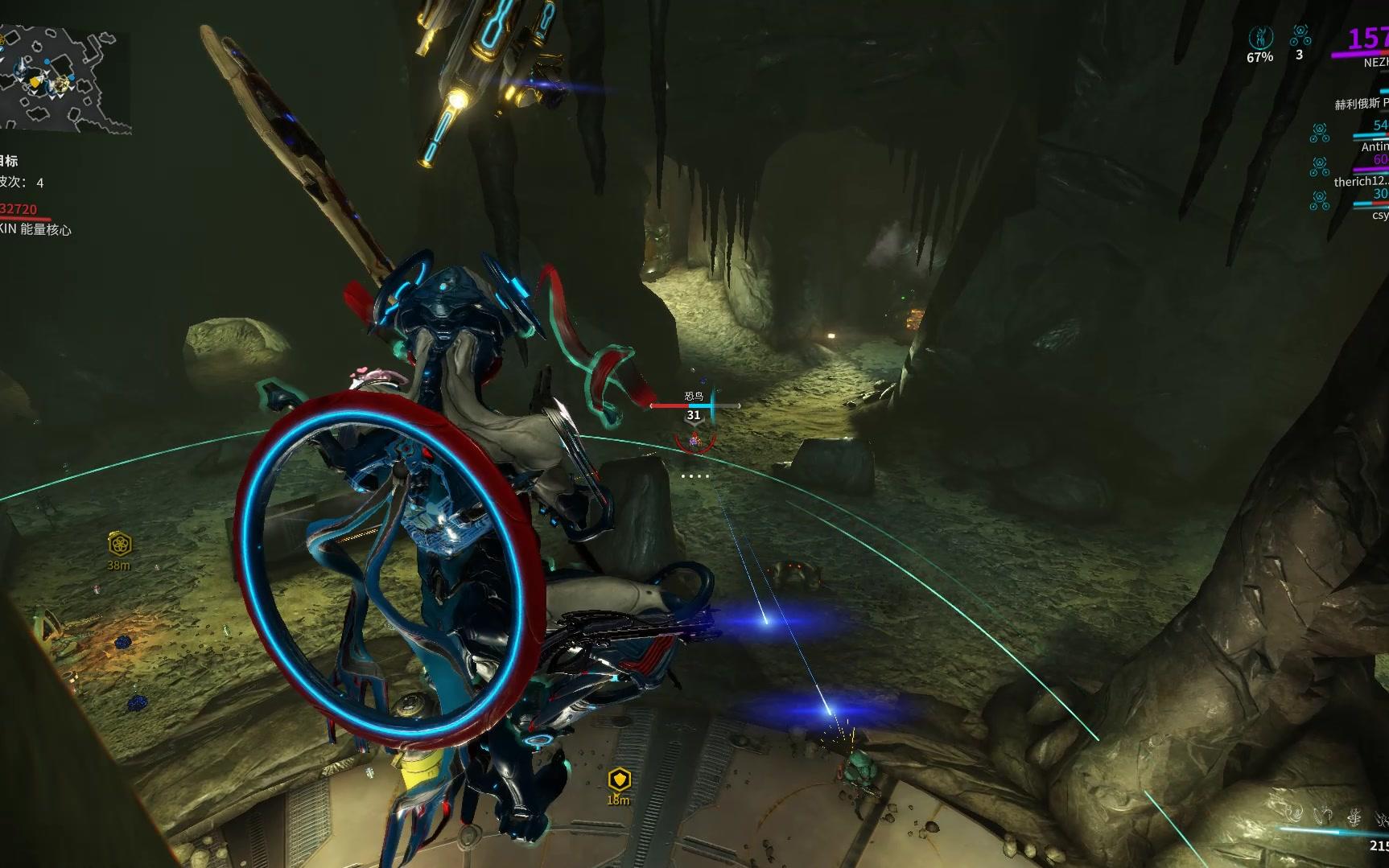This screenshot has height=868, width=1389.
Task: Activate Nezha's first ability icon
Action: (x=1295, y=816)
